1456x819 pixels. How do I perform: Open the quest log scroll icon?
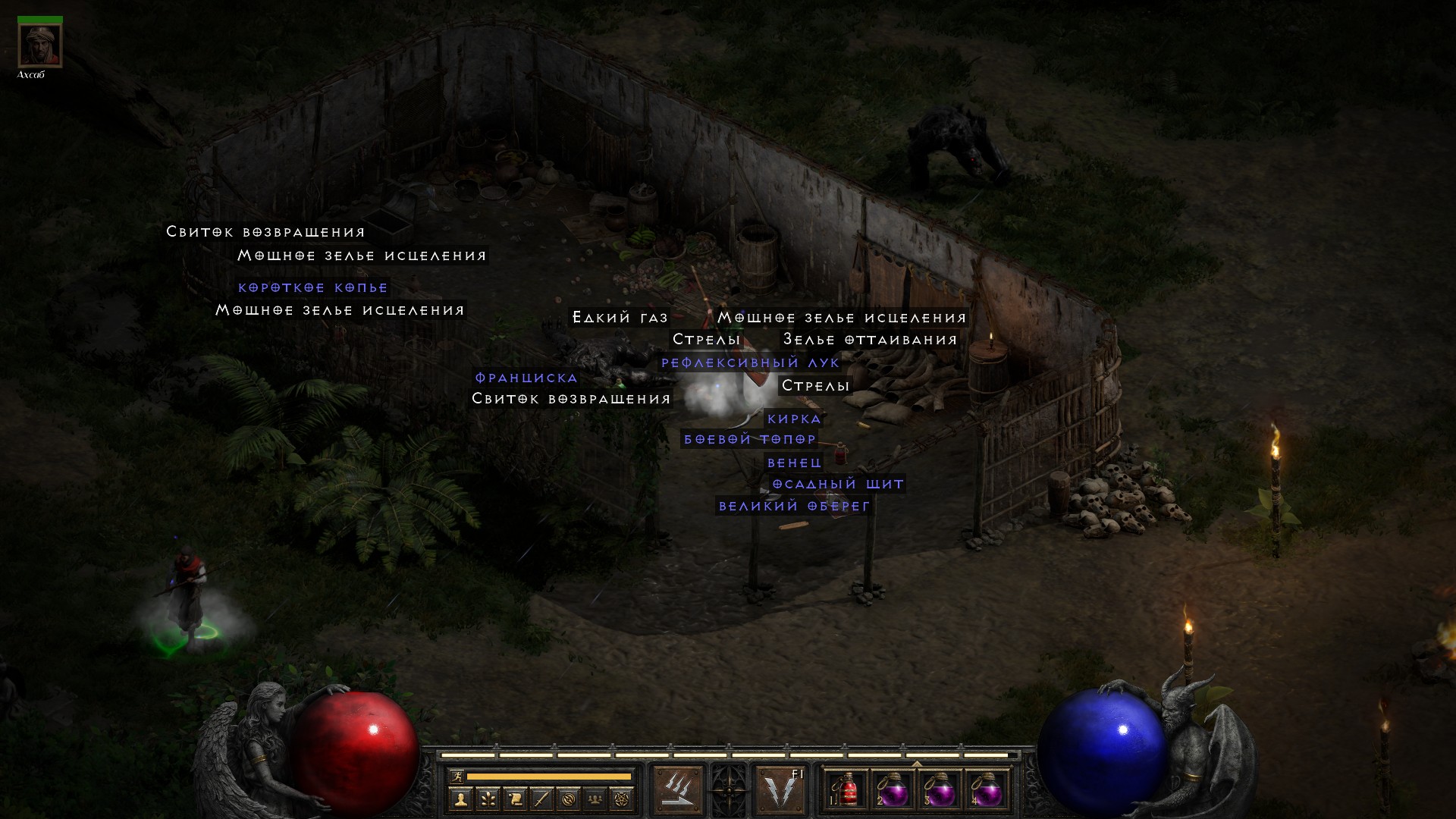coord(515,799)
